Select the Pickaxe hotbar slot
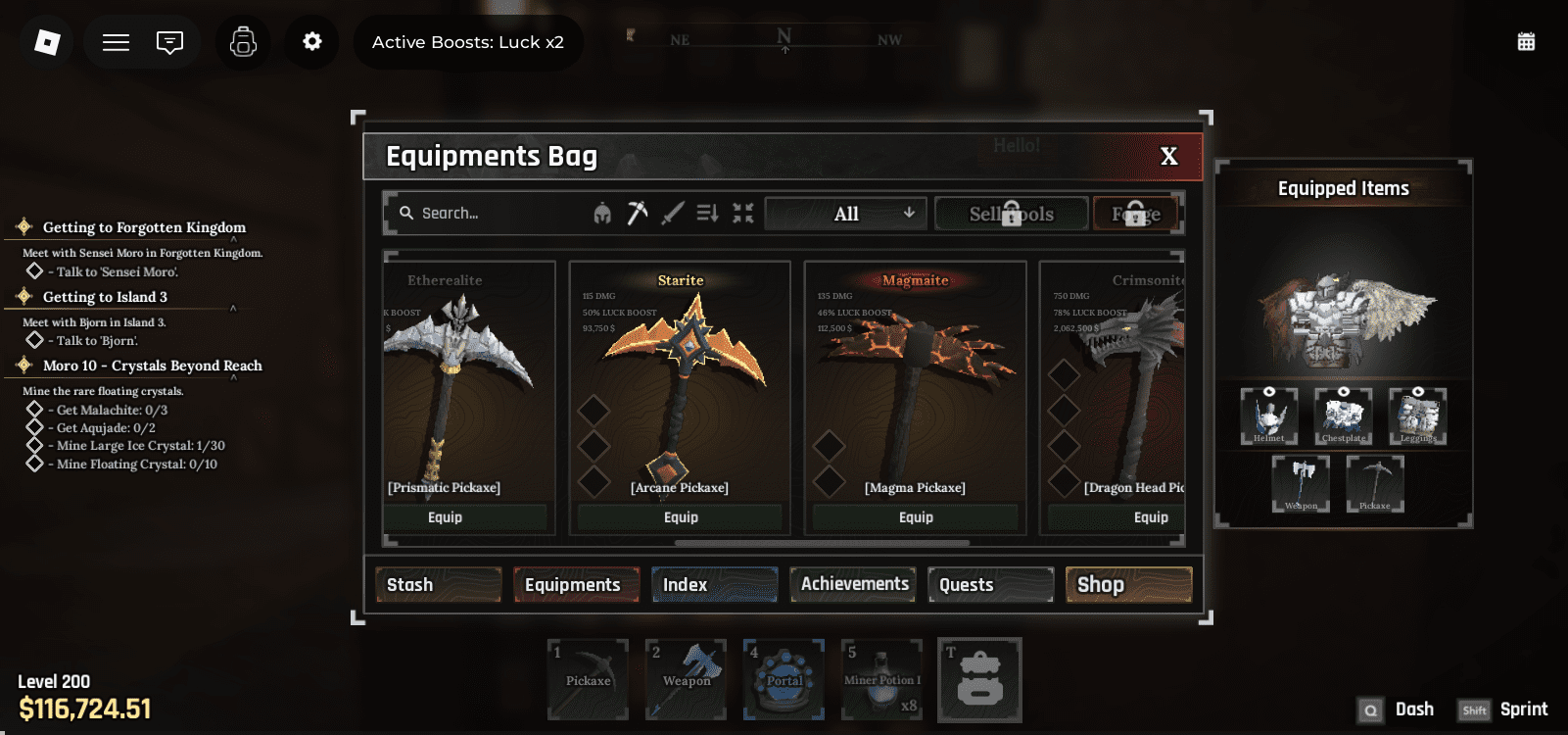The height and width of the screenshot is (735, 1568). (x=588, y=680)
